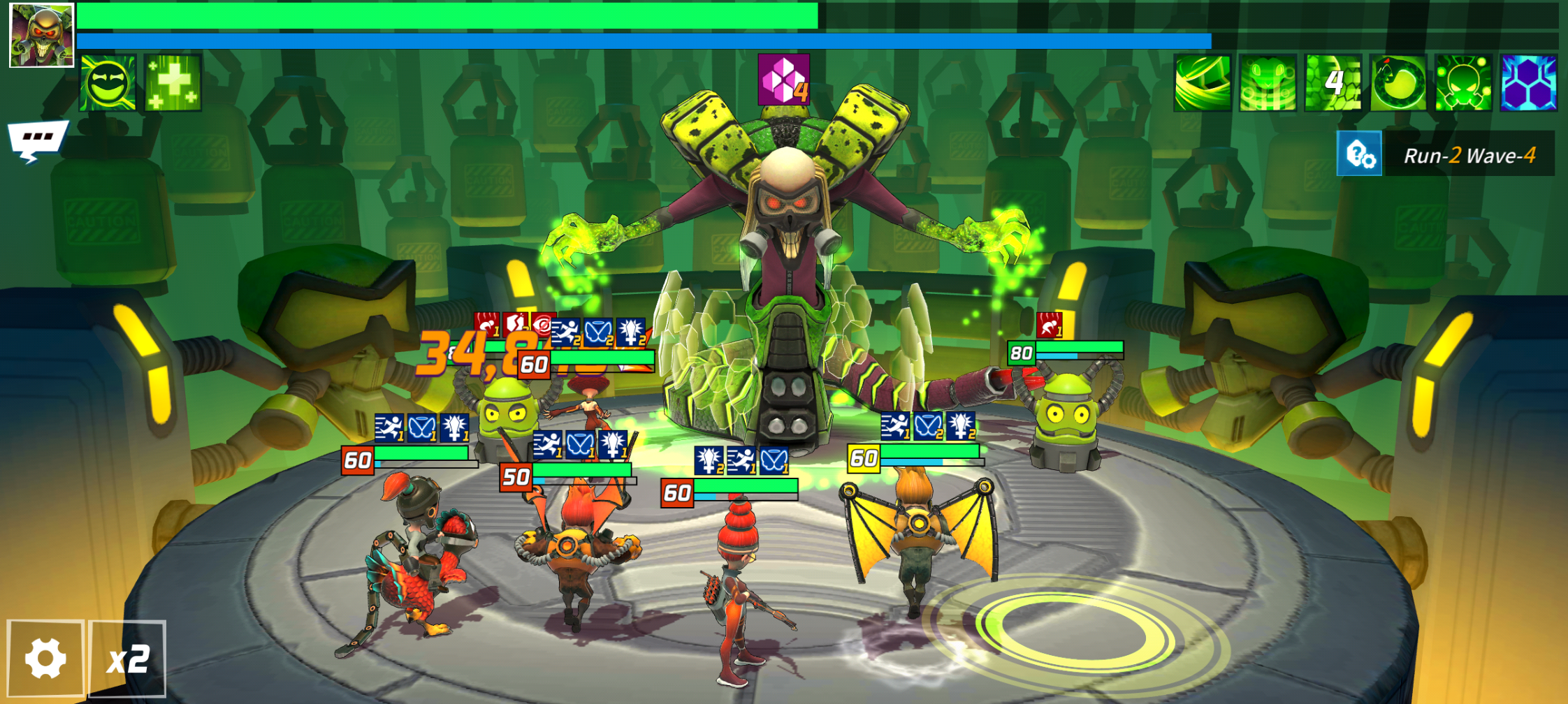Open the gear settings button
The height and width of the screenshot is (704, 1568).
(x=45, y=659)
